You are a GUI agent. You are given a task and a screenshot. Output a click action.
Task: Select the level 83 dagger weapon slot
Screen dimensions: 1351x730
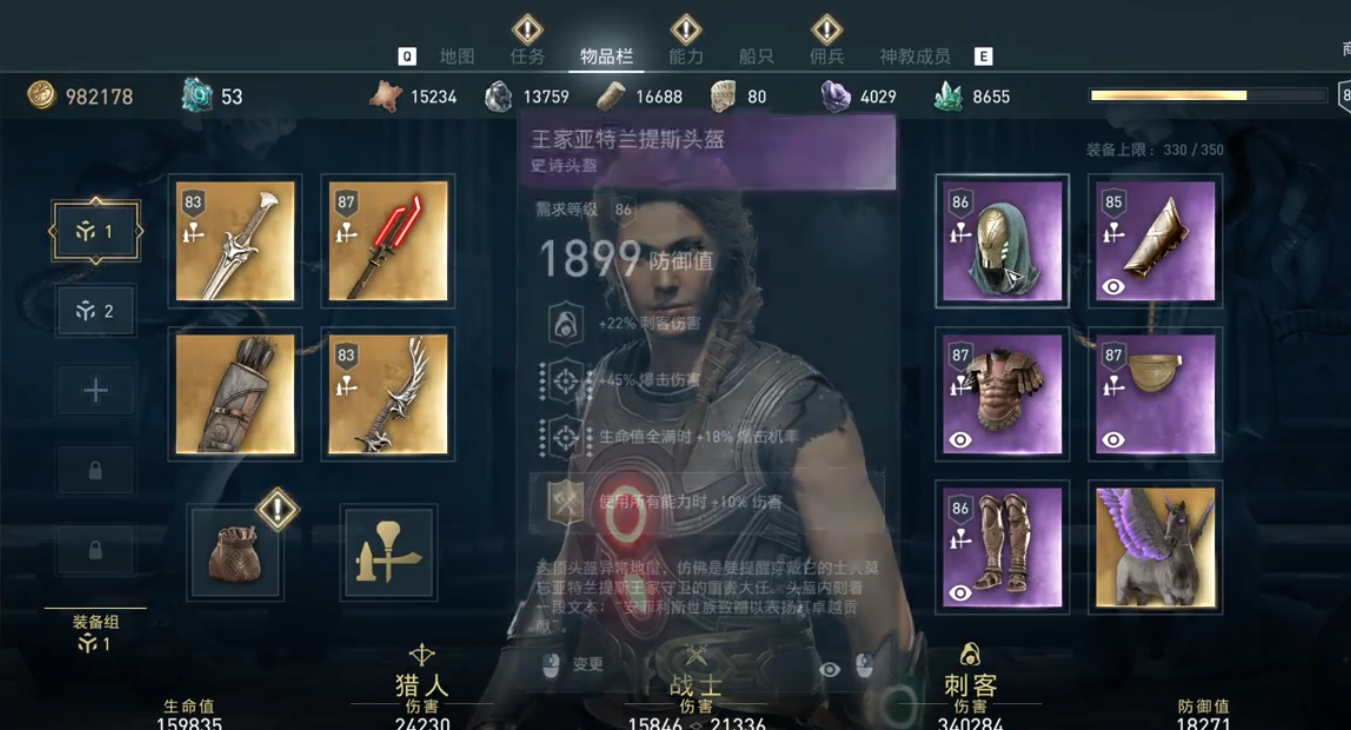pyautogui.click(x=235, y=241)
